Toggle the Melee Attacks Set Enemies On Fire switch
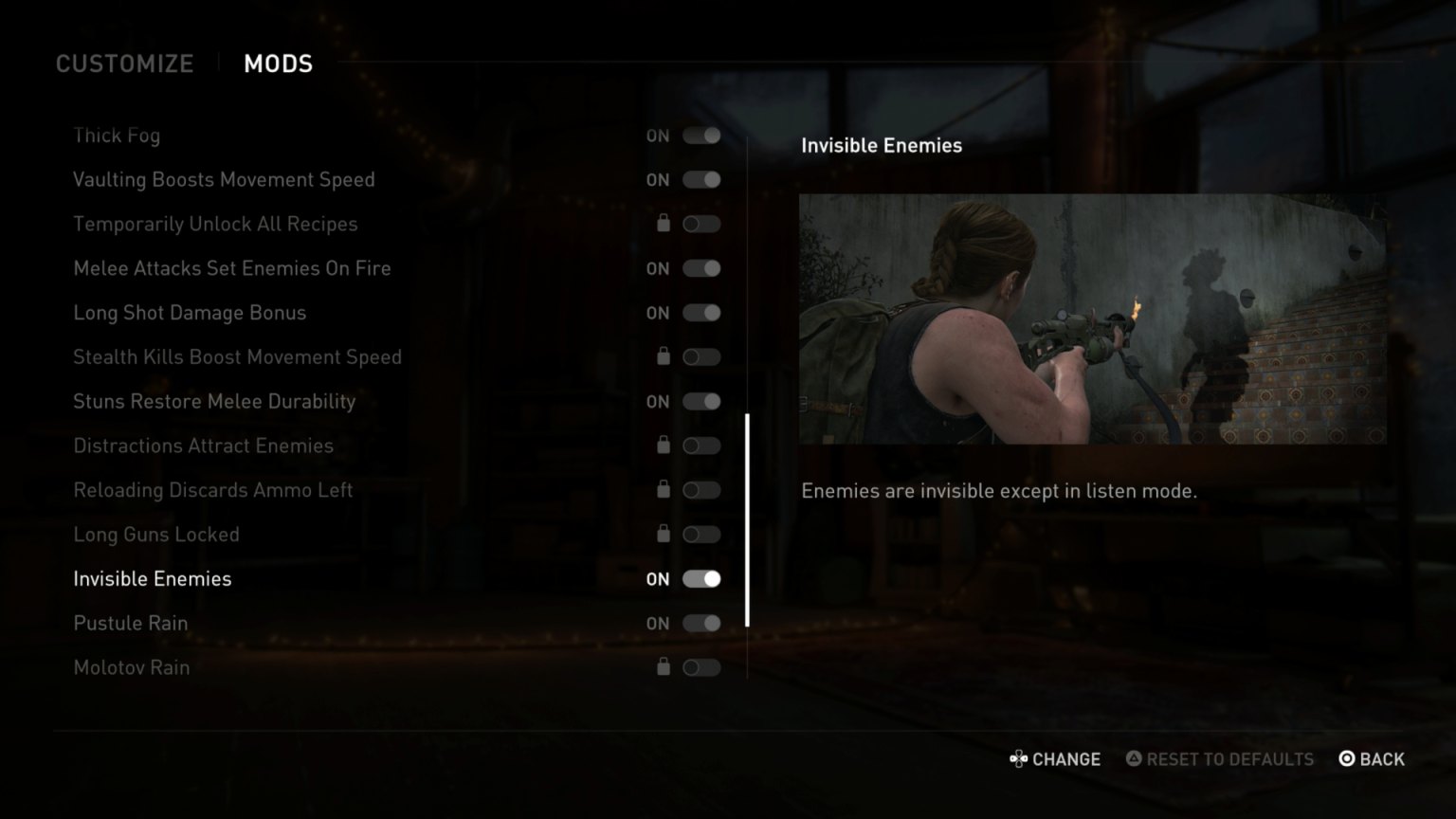Image resolution: width=1456 pixels, height=819 pixels. (x=701, y=268)
